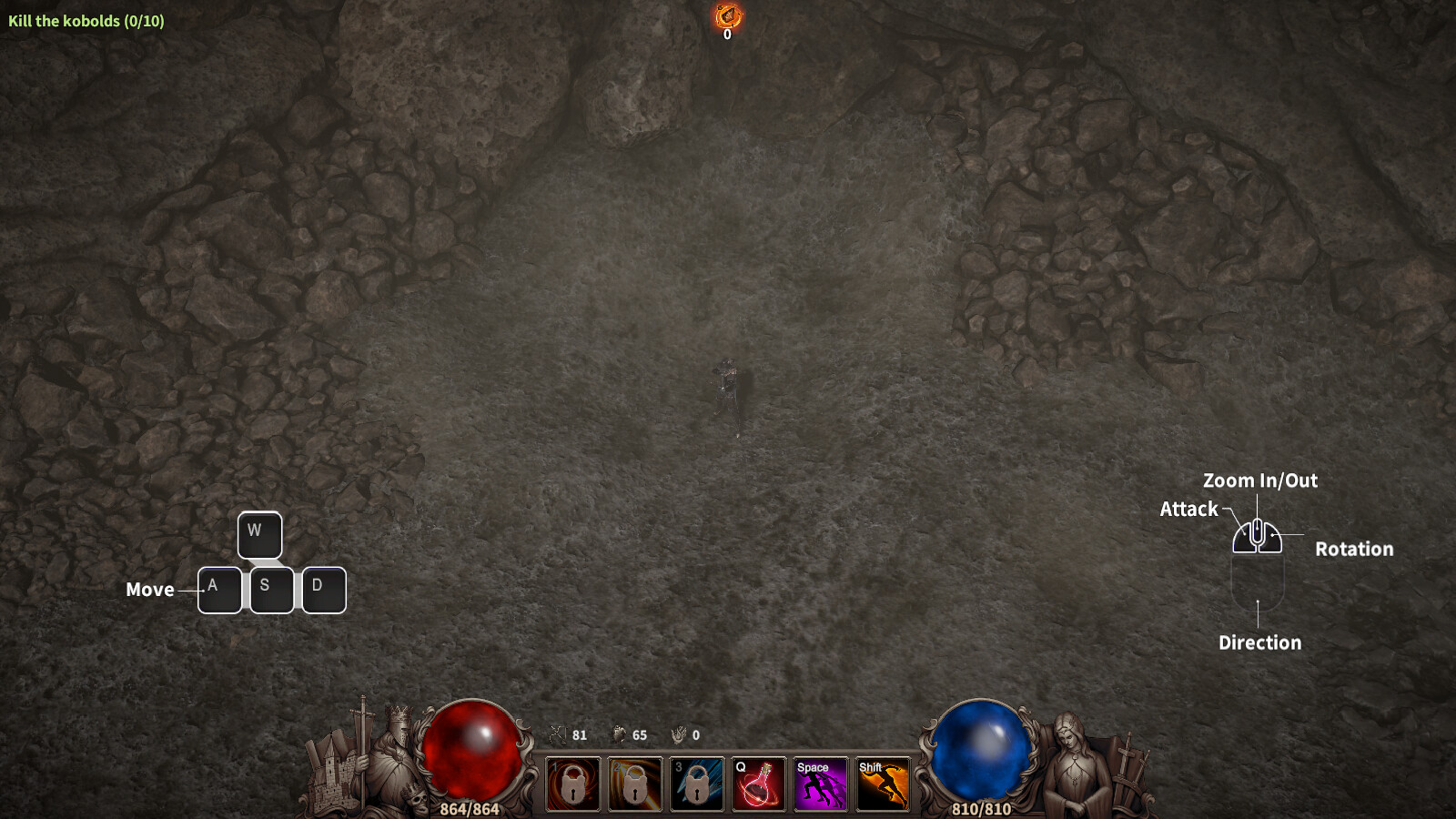Image resolution: width=1456 pixels, height=819 pixels.
Task: Click the red health orb
Action: pyautogui.click(x=472, y=752)
